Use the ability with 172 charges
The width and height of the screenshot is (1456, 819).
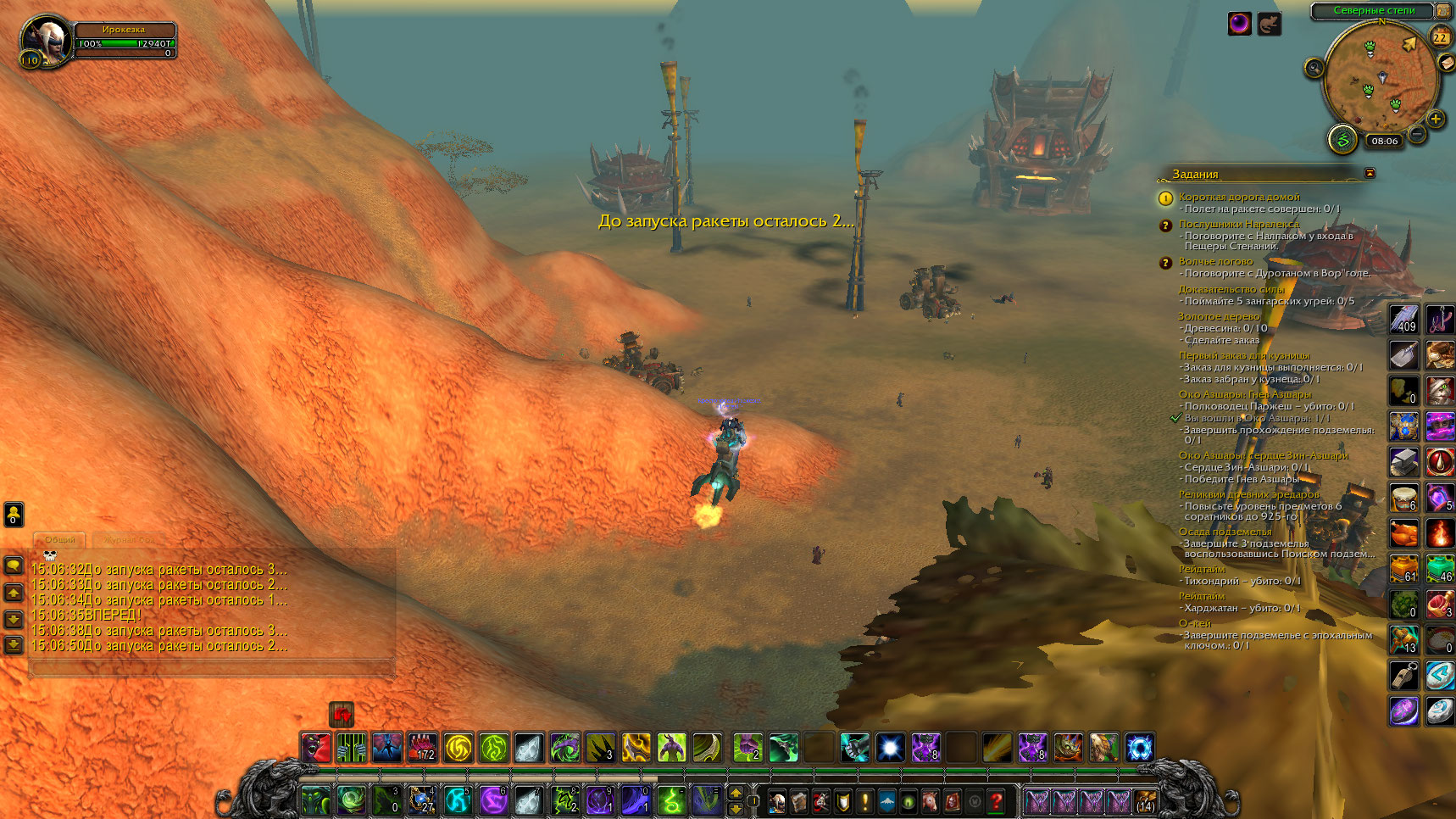(x=423, y=748)
